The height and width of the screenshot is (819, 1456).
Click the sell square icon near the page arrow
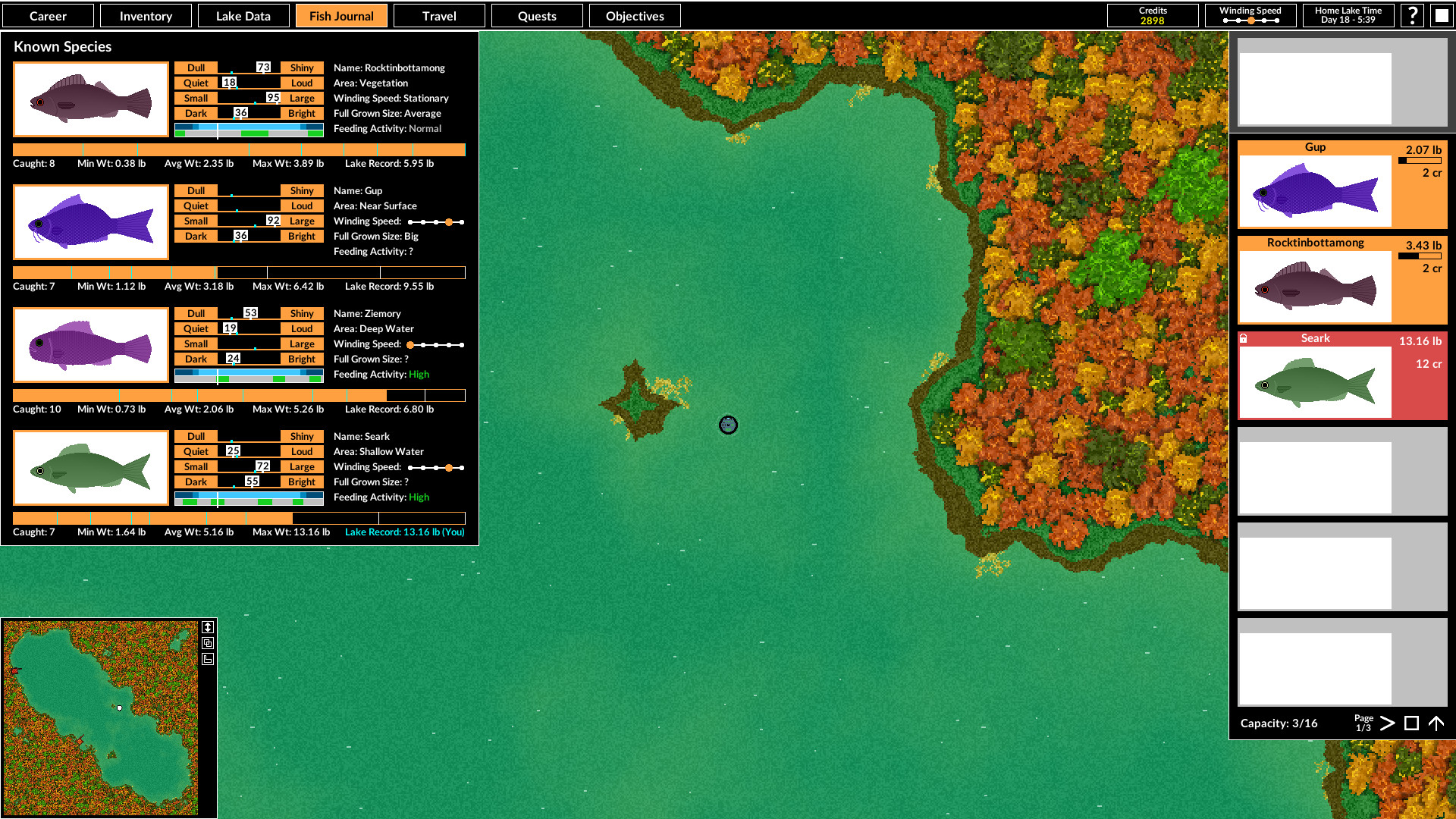click(x=1411, y=723)
